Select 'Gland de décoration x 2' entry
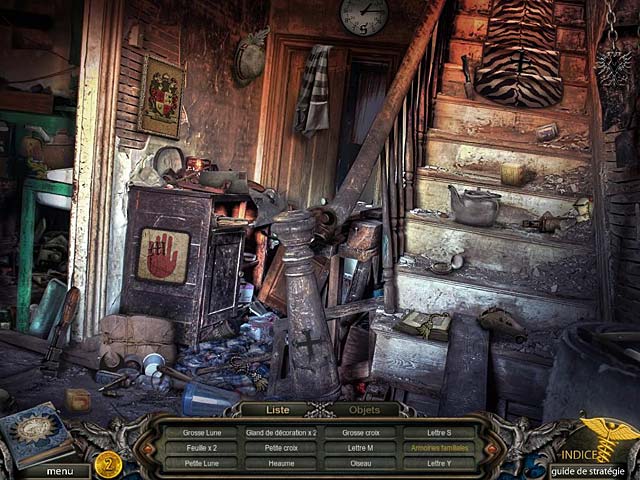This screenshot has width=640, height=480. coord(281,433)
